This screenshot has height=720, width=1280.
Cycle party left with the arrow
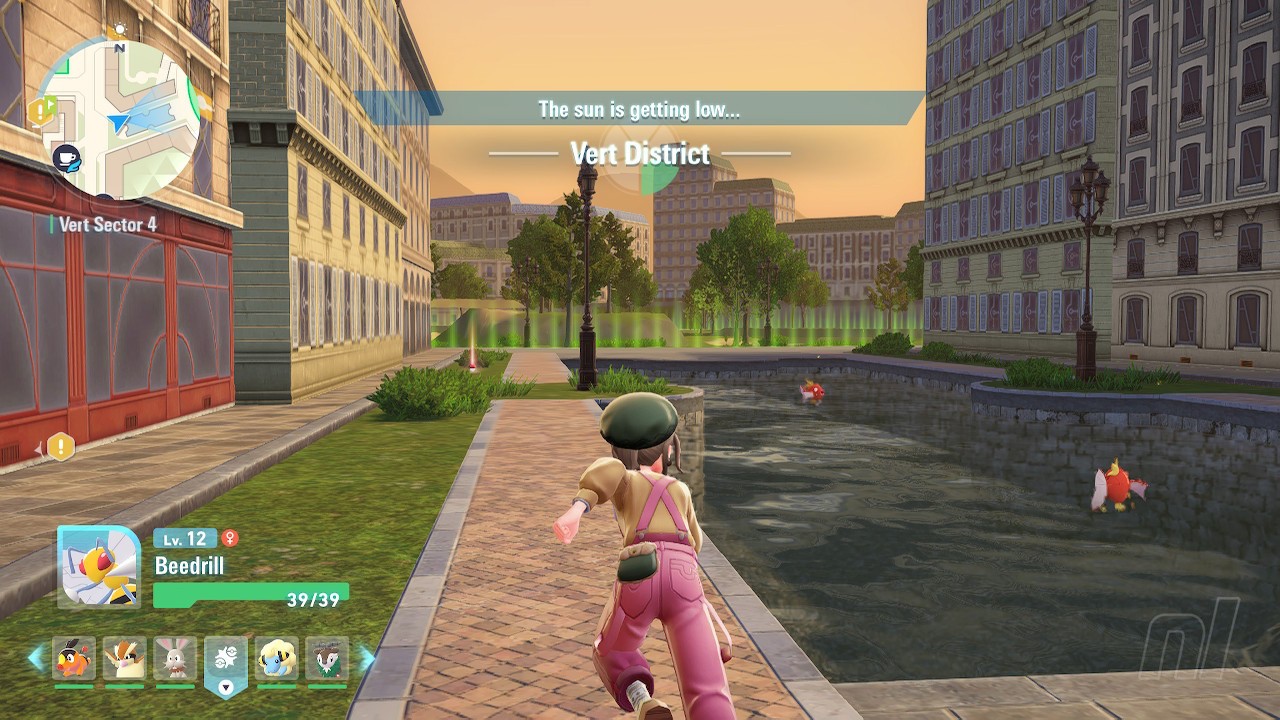(36, 658)
